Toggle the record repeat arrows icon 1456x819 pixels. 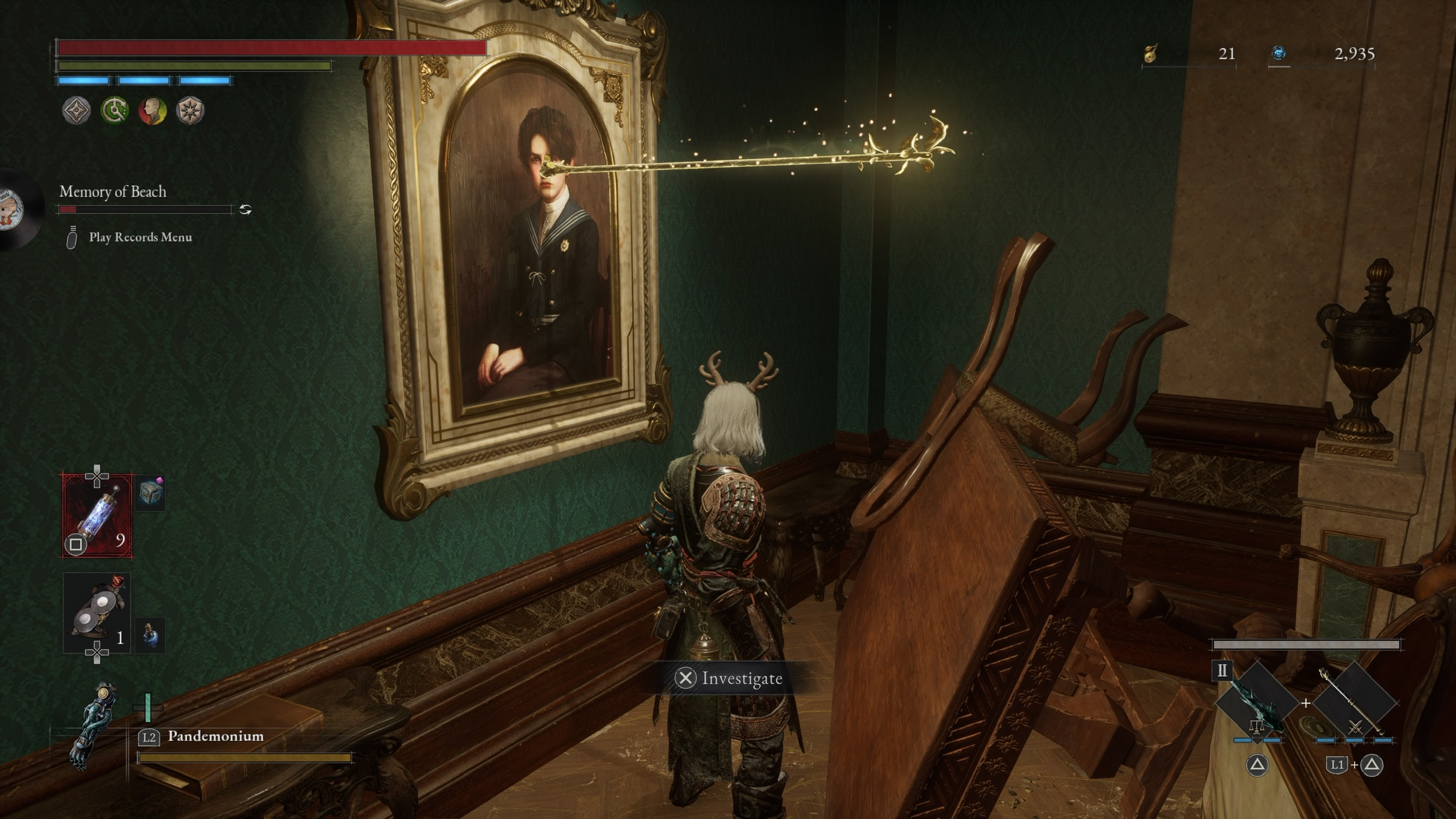[245, 210]
